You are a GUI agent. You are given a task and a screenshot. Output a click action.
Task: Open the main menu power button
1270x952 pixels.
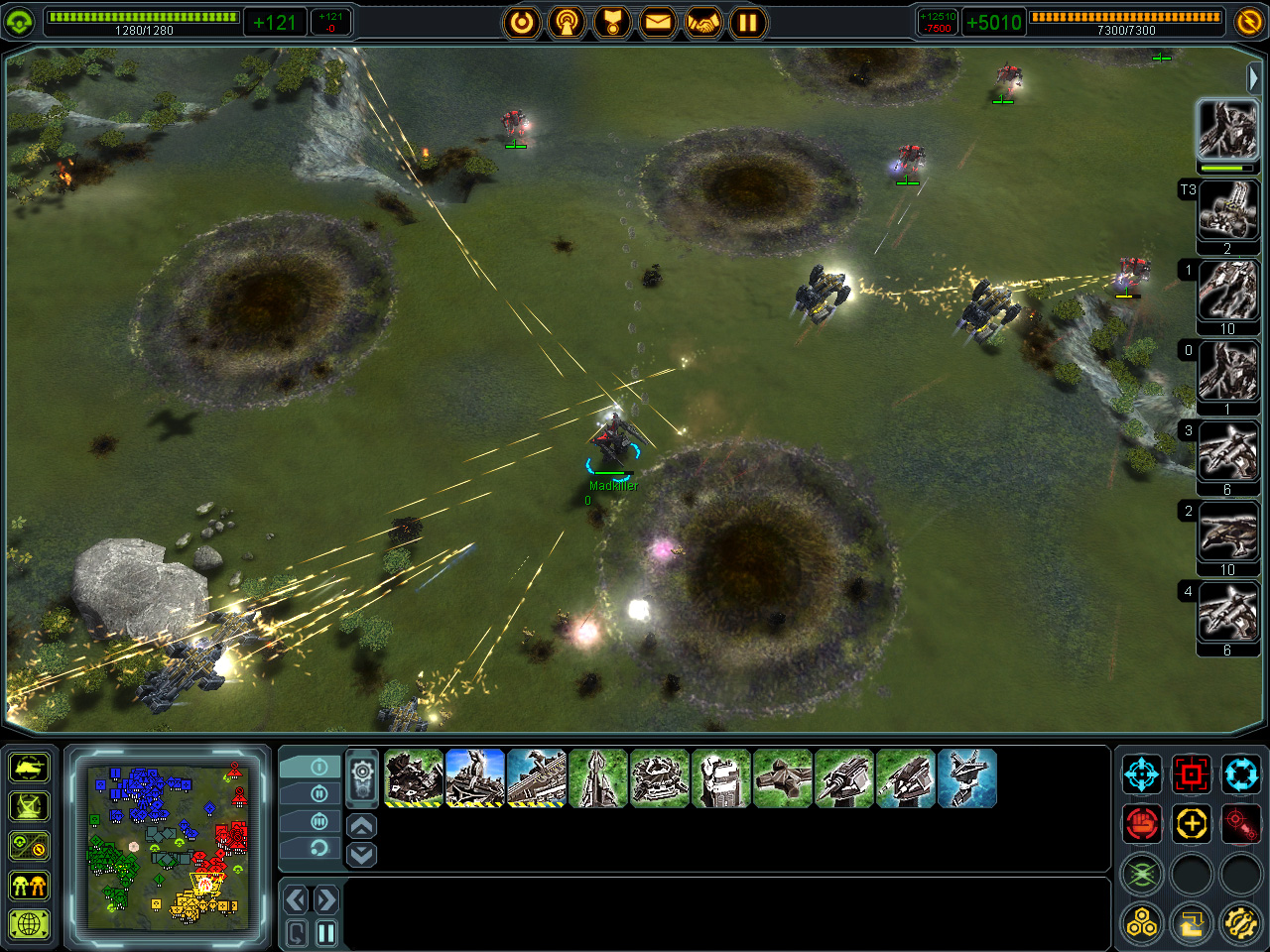point(522,22)
